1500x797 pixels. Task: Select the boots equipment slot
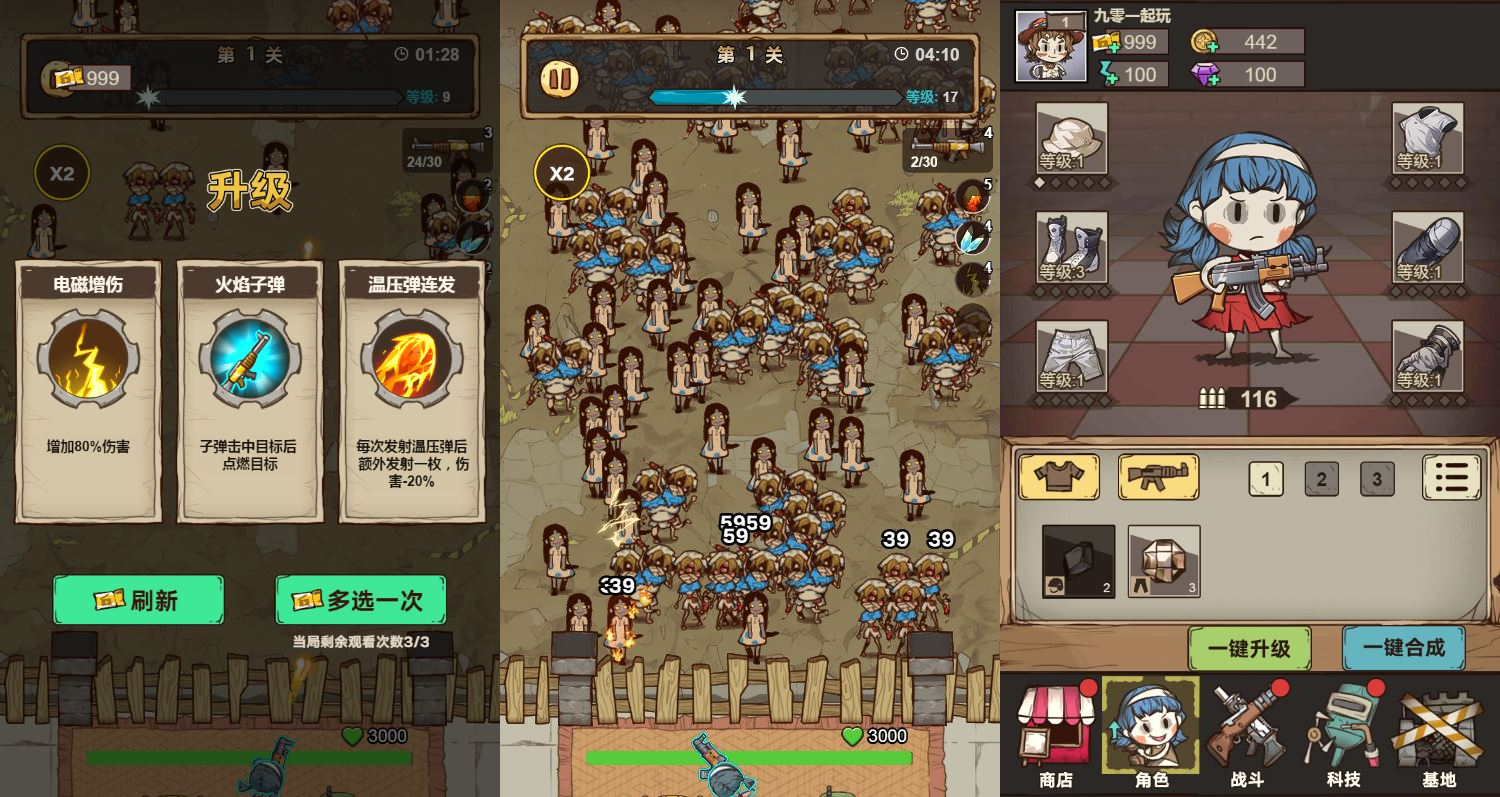(1071, 247)
